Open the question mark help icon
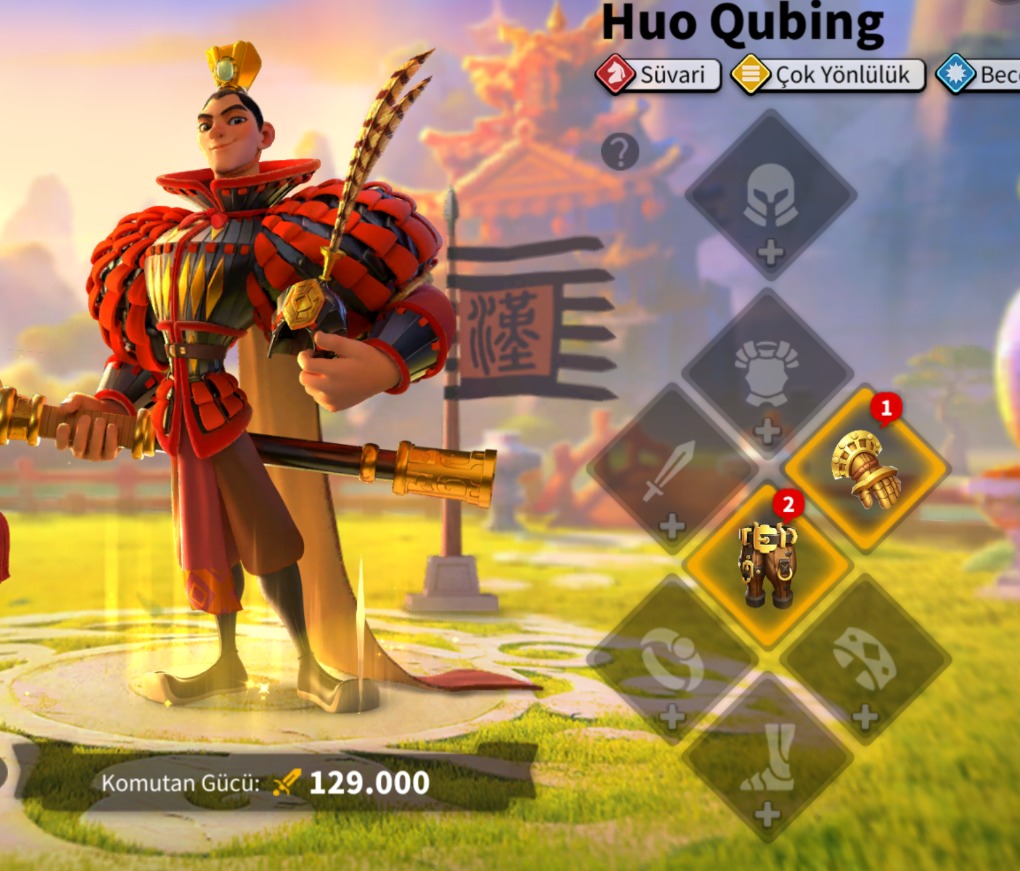Screen dimensions: 1020x871 (620, 152)
